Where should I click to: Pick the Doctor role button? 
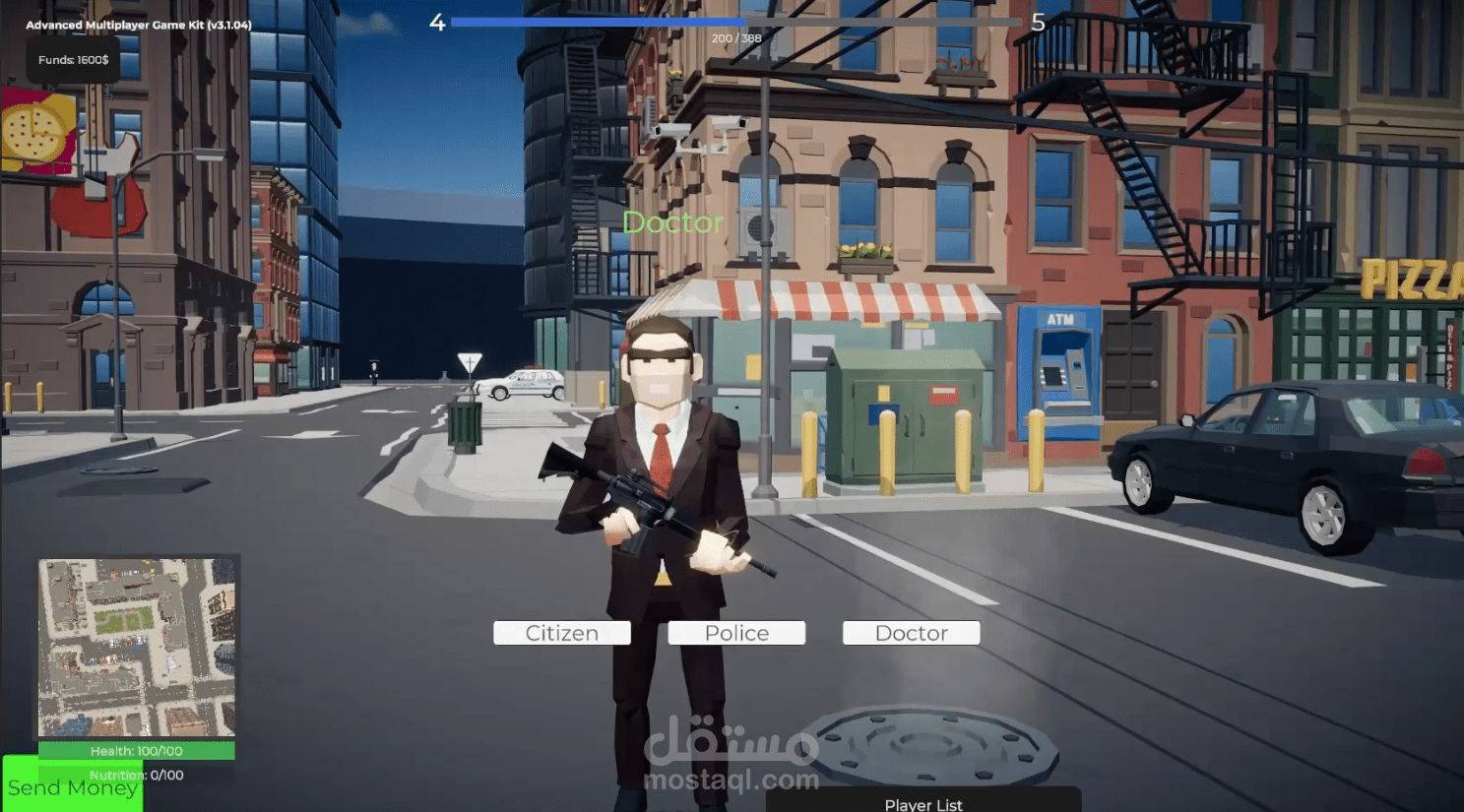pos(911,633)
